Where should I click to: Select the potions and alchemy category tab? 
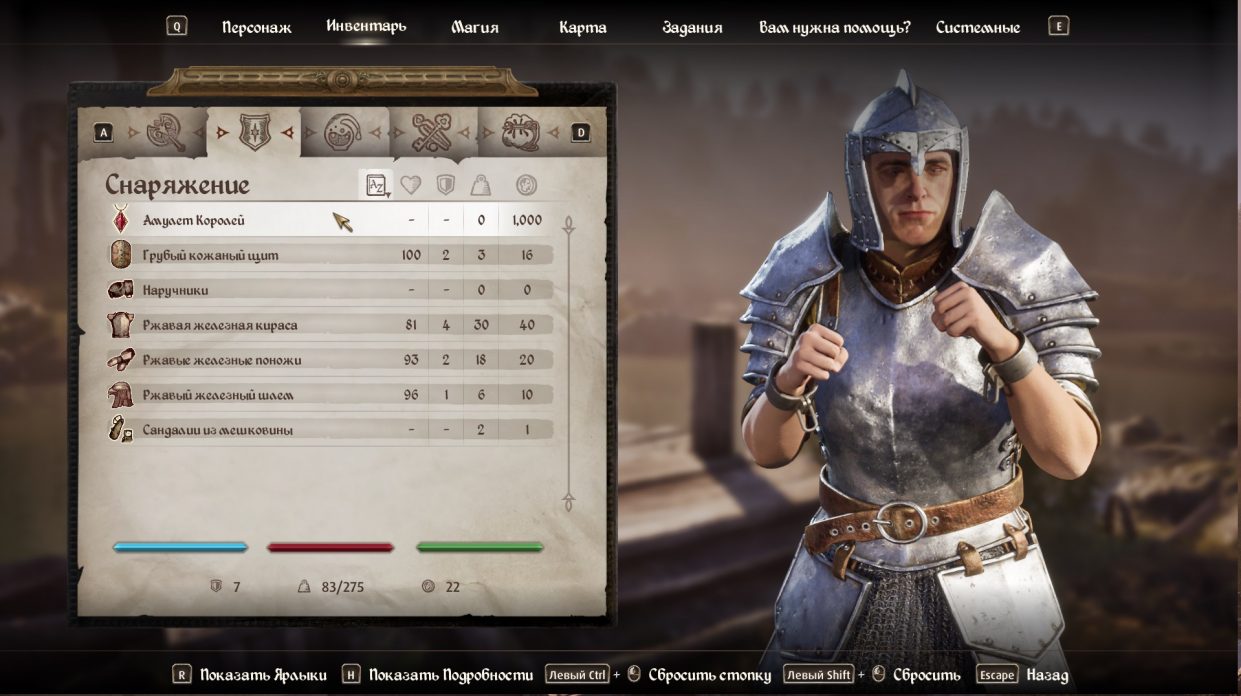343,132
